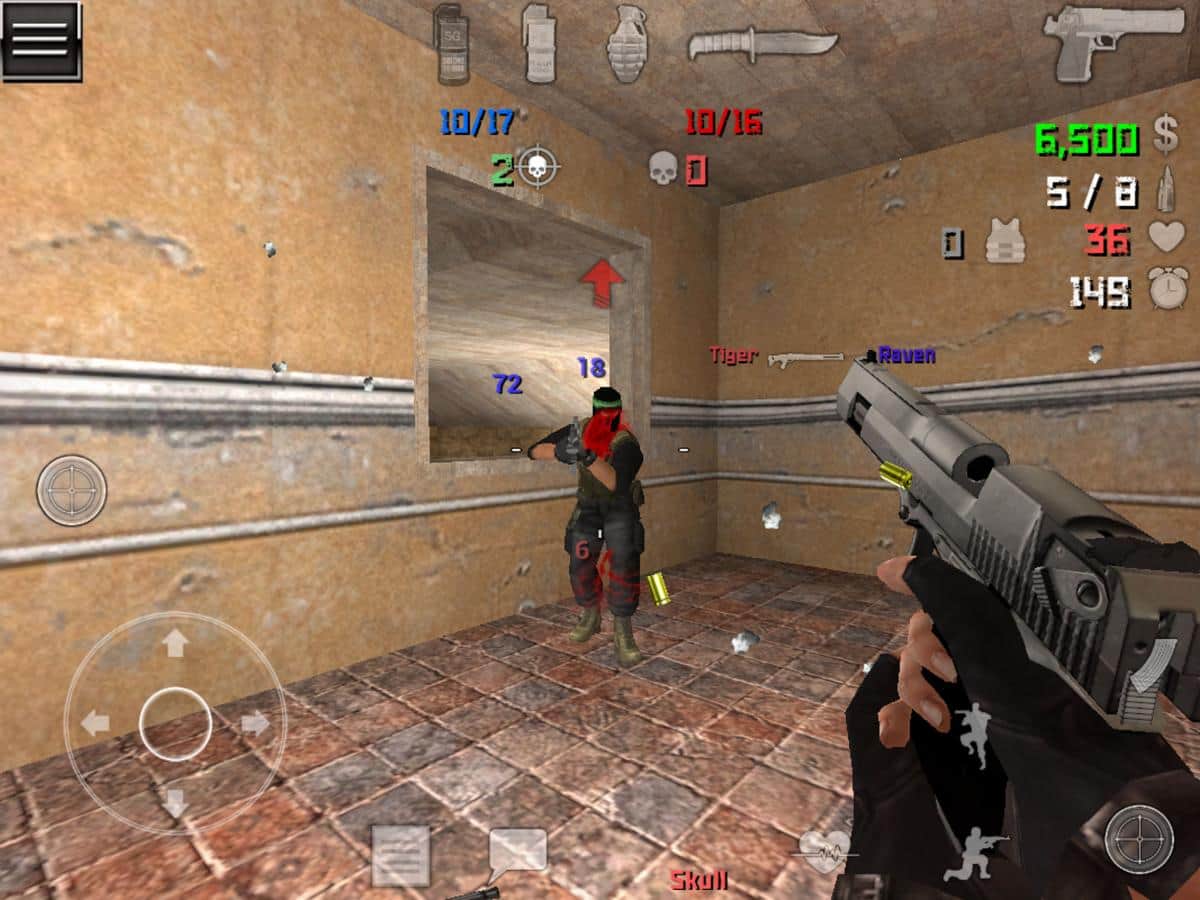Viewport: 1200px width, 900px height.
Task: Open the scoreboard list icon
Action: coord(400,856)
